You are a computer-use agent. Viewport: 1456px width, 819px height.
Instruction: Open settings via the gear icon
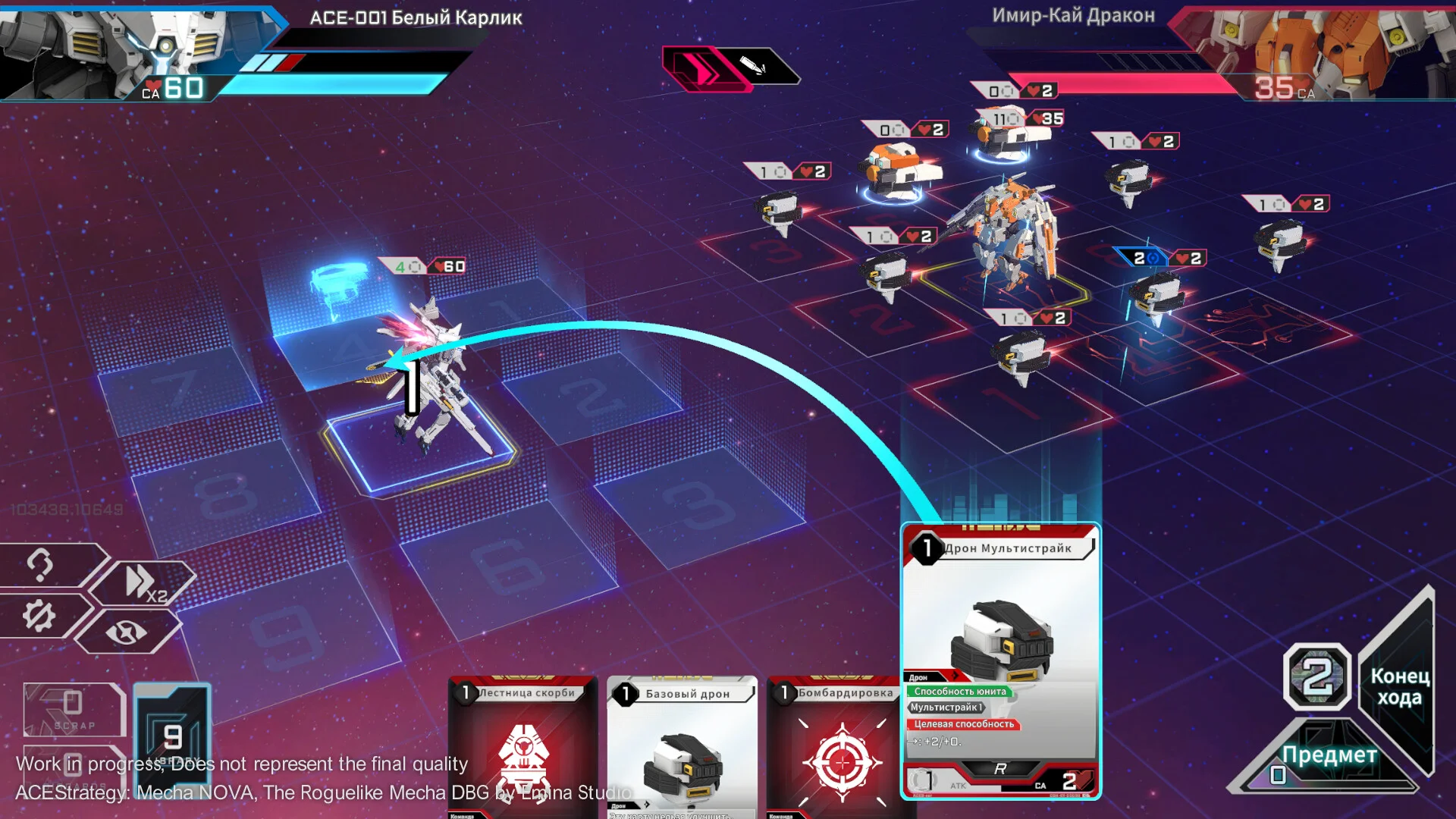39,616
